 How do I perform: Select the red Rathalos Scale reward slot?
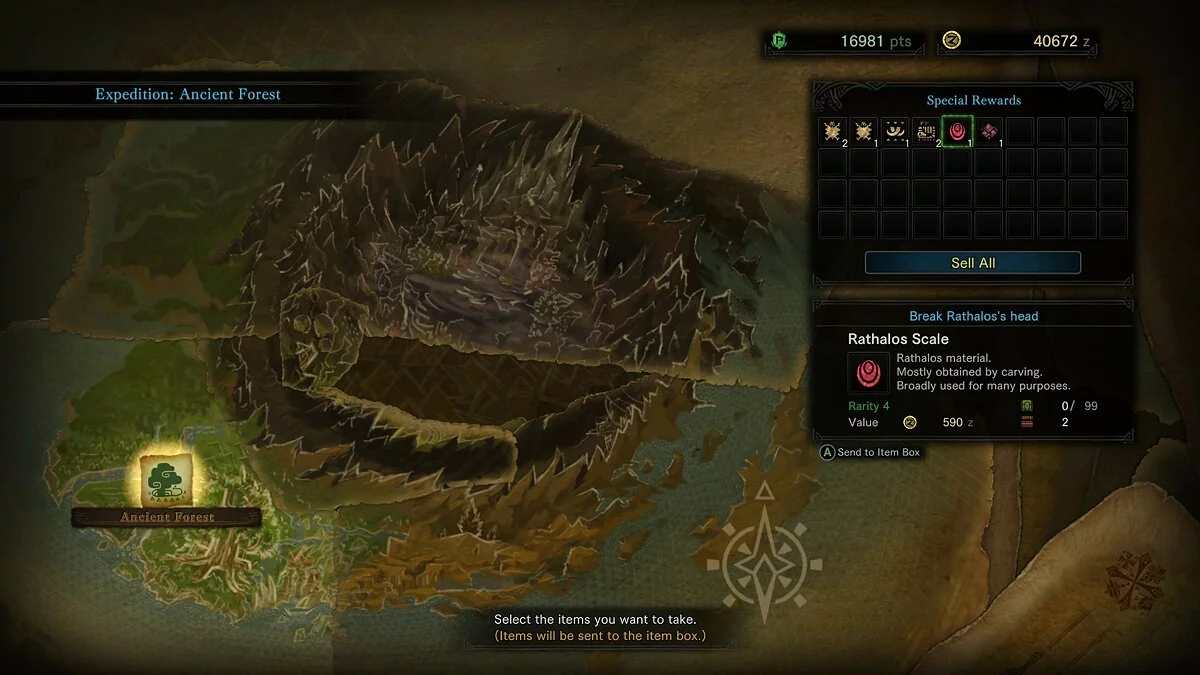pos(958,131)
